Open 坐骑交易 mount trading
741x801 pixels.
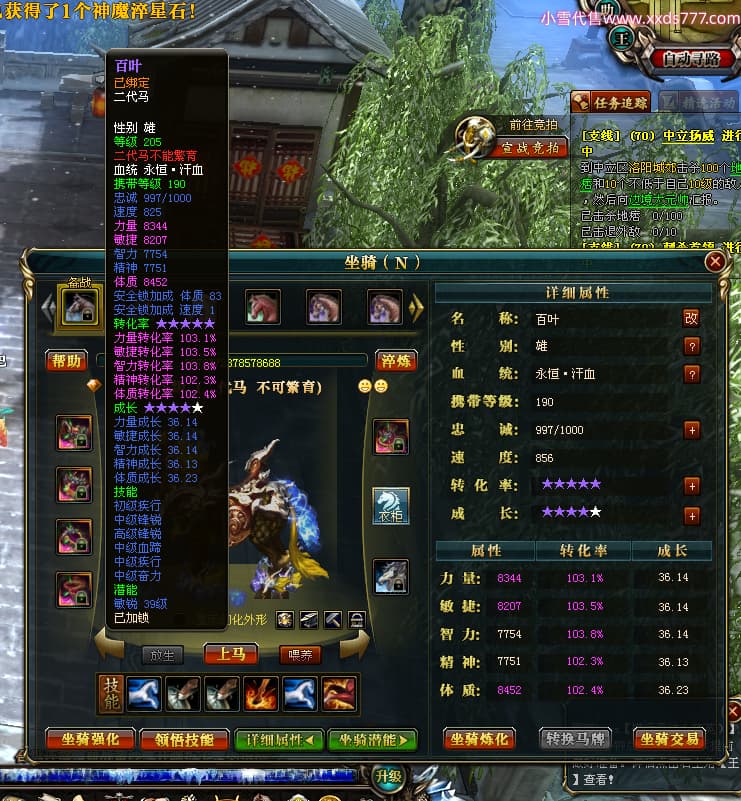(x=670, y=740)
